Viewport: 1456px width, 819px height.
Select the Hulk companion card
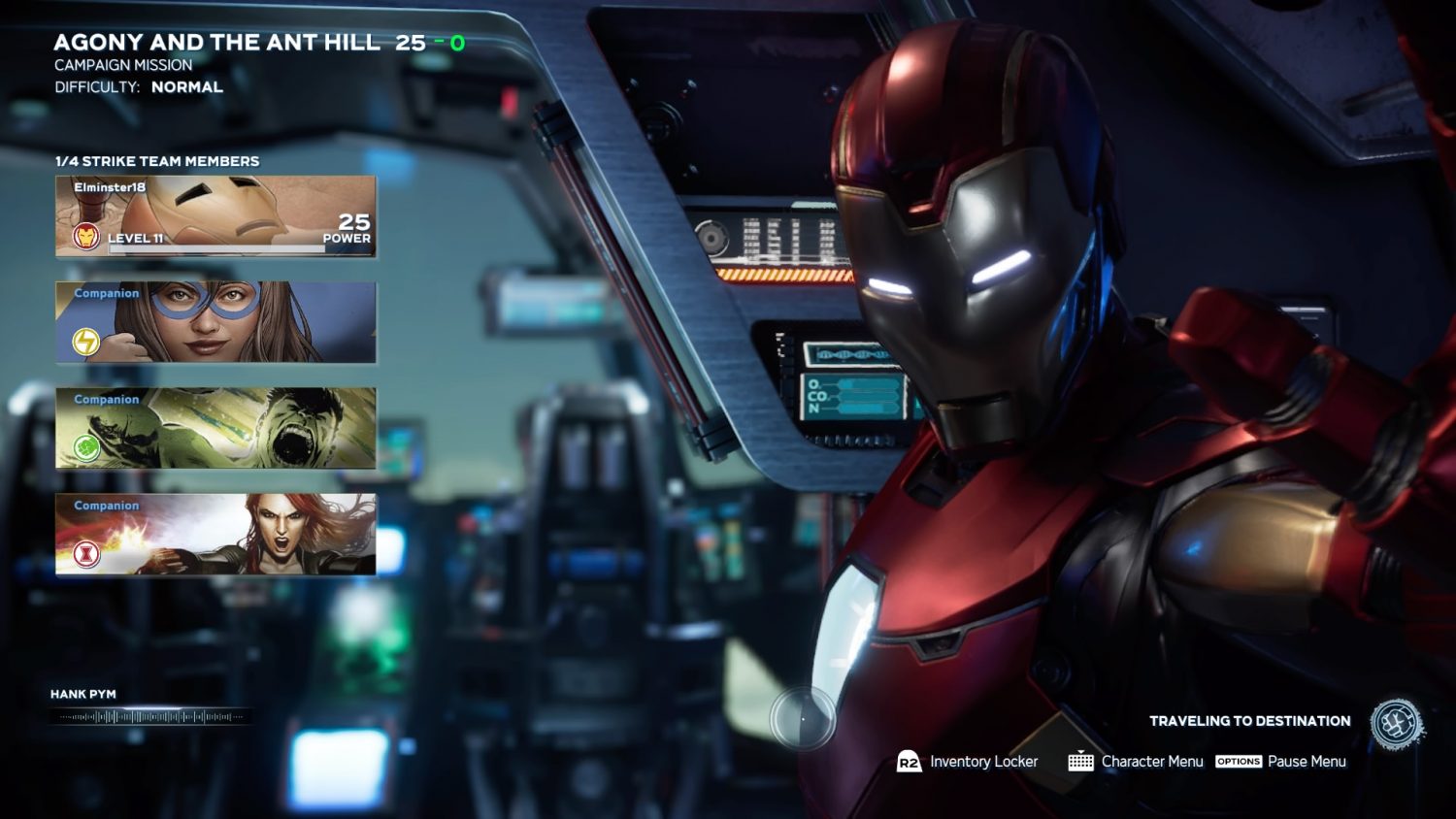[215, 428]
